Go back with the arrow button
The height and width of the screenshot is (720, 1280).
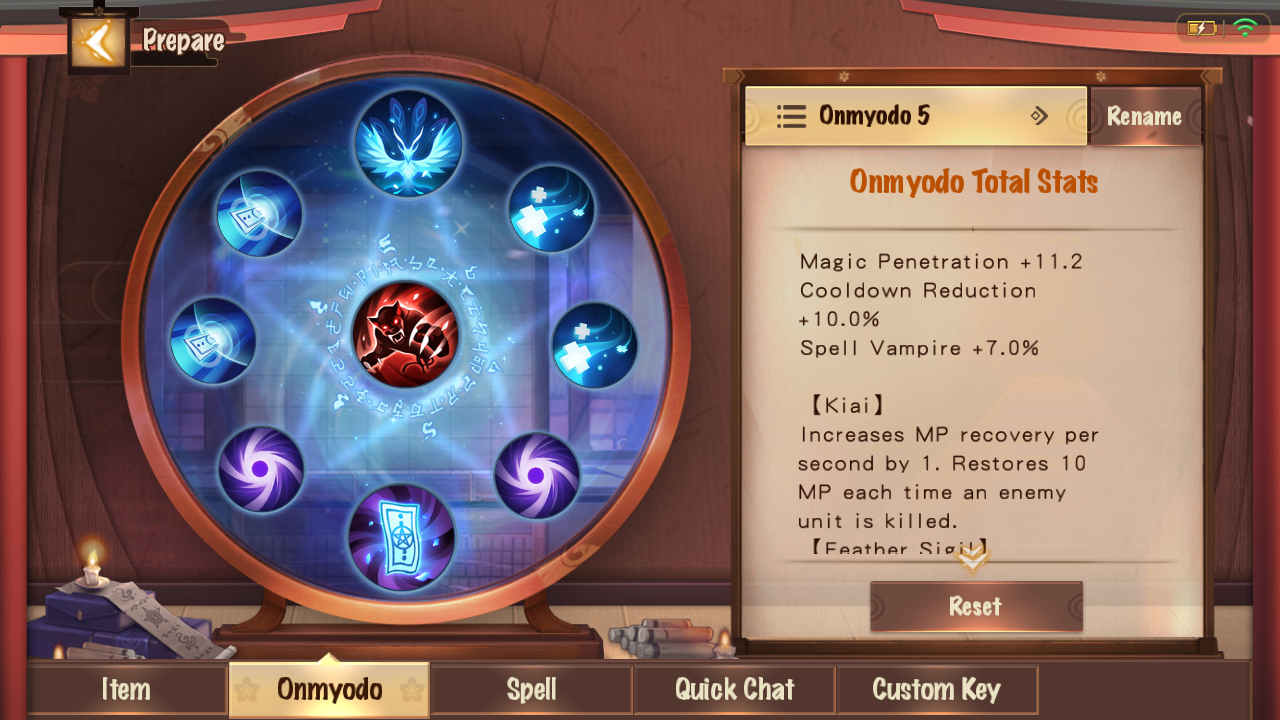(x=98, y=42)
